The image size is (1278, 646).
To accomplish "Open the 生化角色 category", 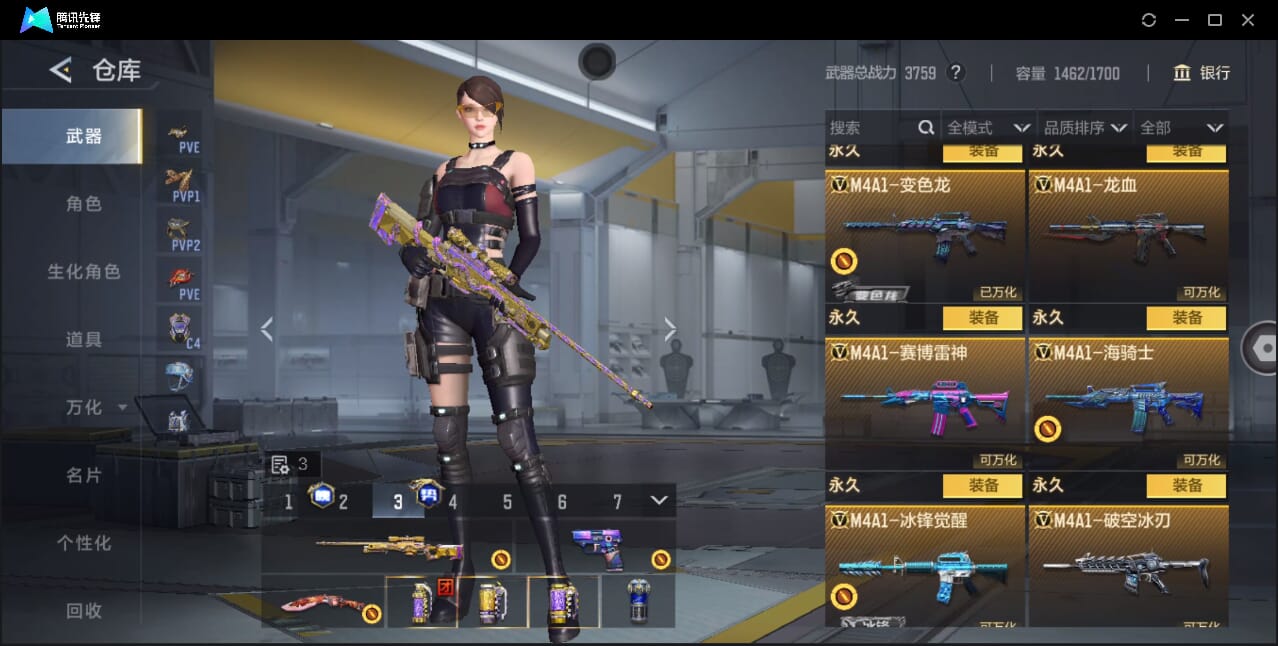I will coord(84,272).
